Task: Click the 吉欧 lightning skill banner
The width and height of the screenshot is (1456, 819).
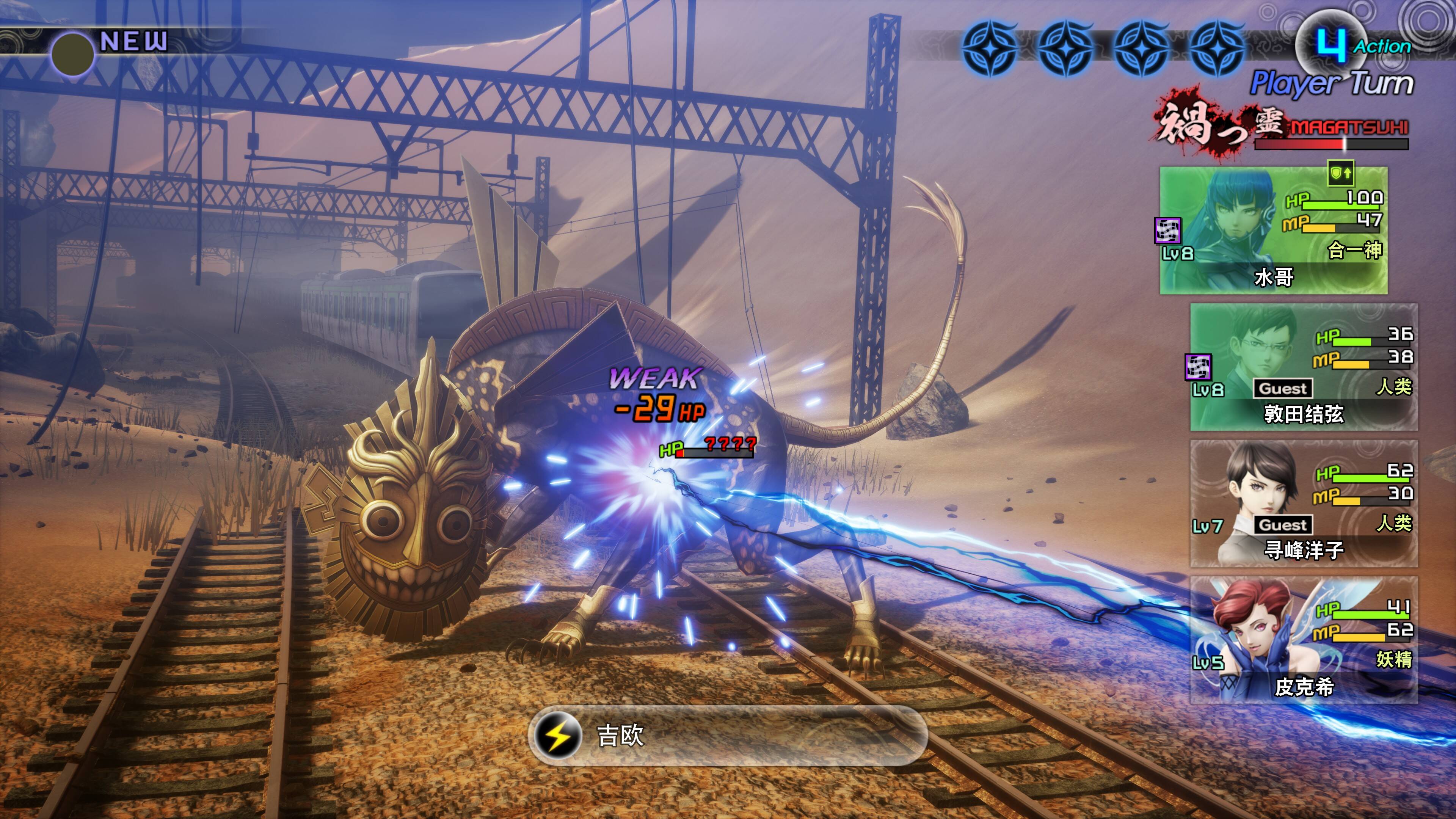Action: 728,735
